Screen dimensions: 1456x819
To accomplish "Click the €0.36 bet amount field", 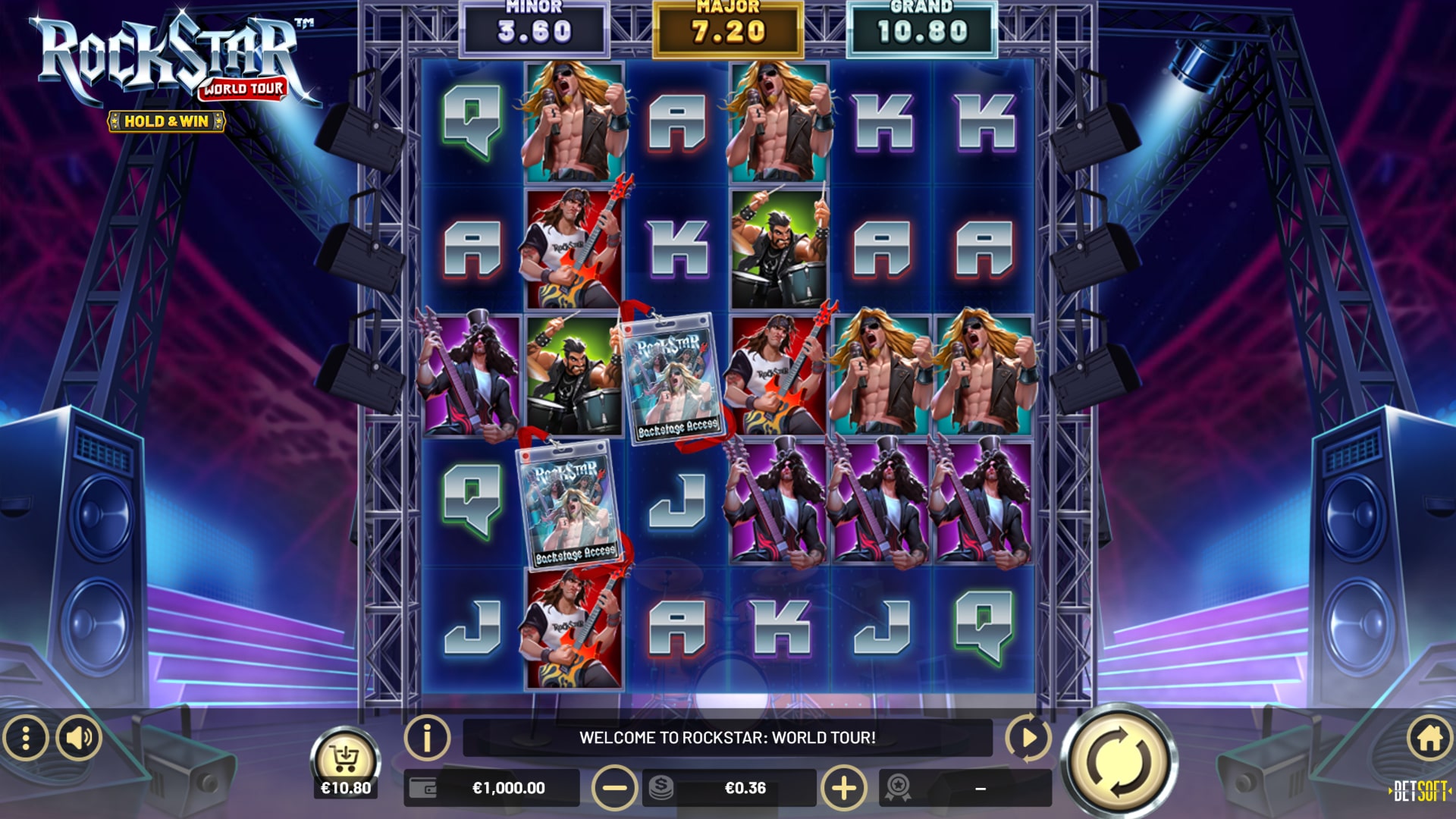I will [x=745, y=789].
